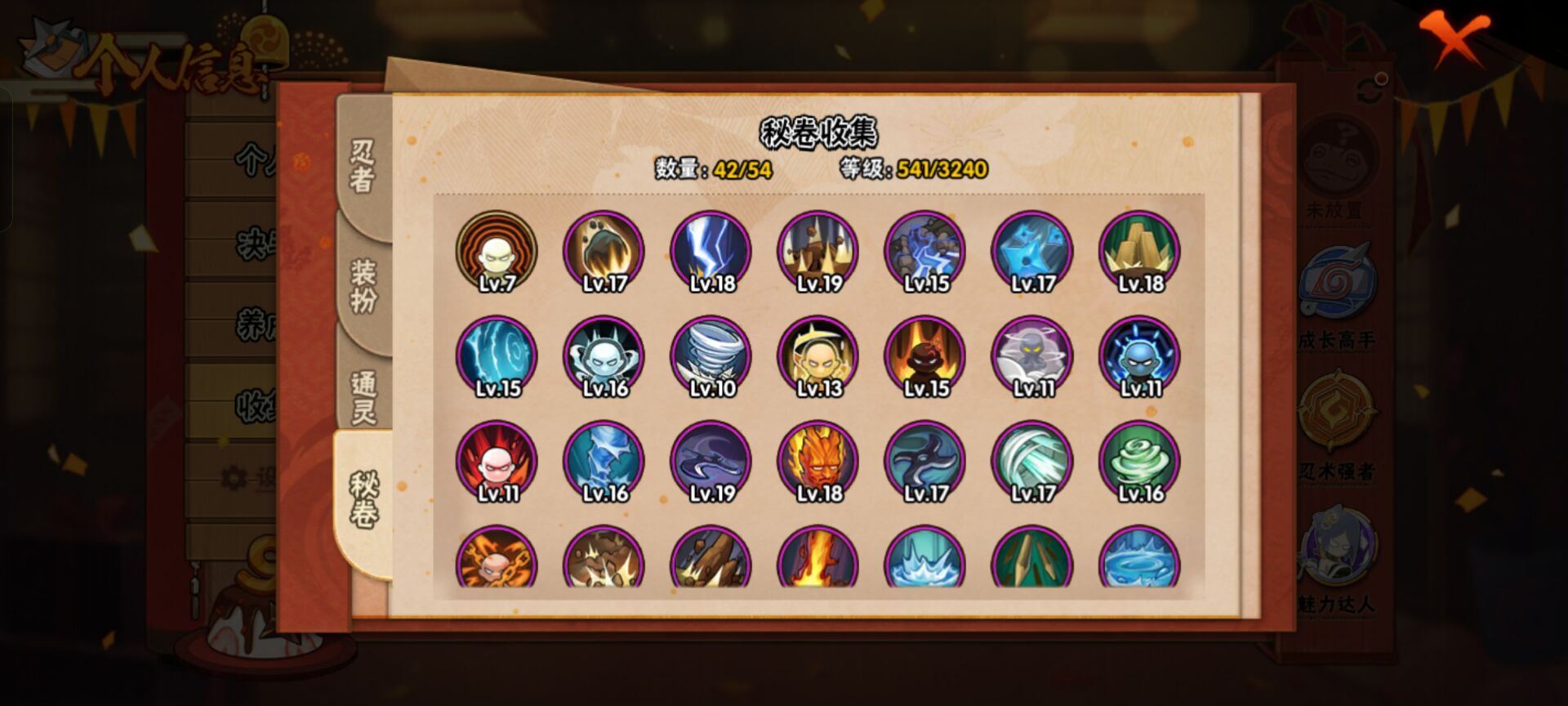
Task: Choose the Lv.17 white bandage wrap scroll
Action: pyautogui.click(x=1032, y=461)
